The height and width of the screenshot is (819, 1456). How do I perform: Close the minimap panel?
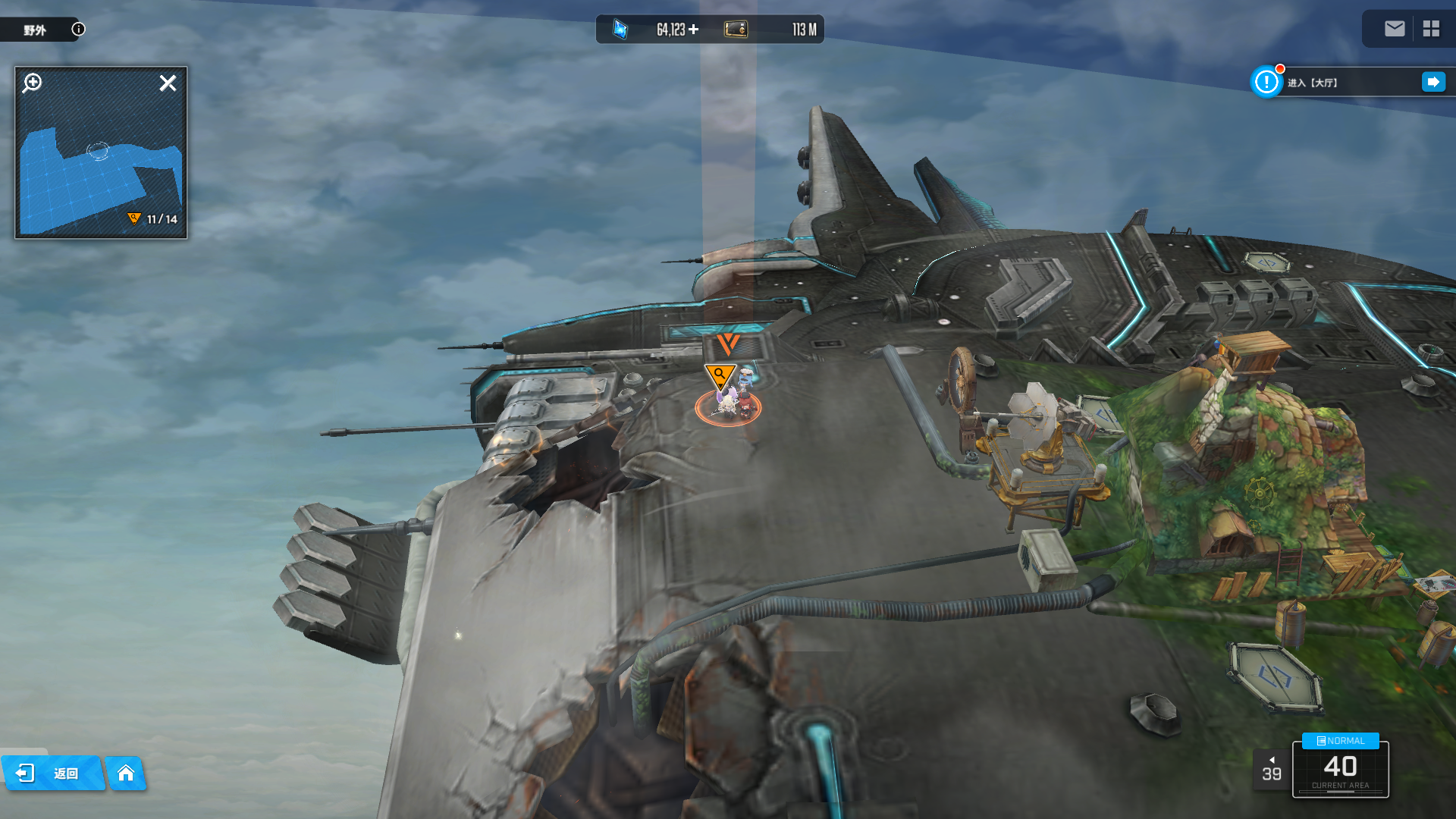(168, 83)
